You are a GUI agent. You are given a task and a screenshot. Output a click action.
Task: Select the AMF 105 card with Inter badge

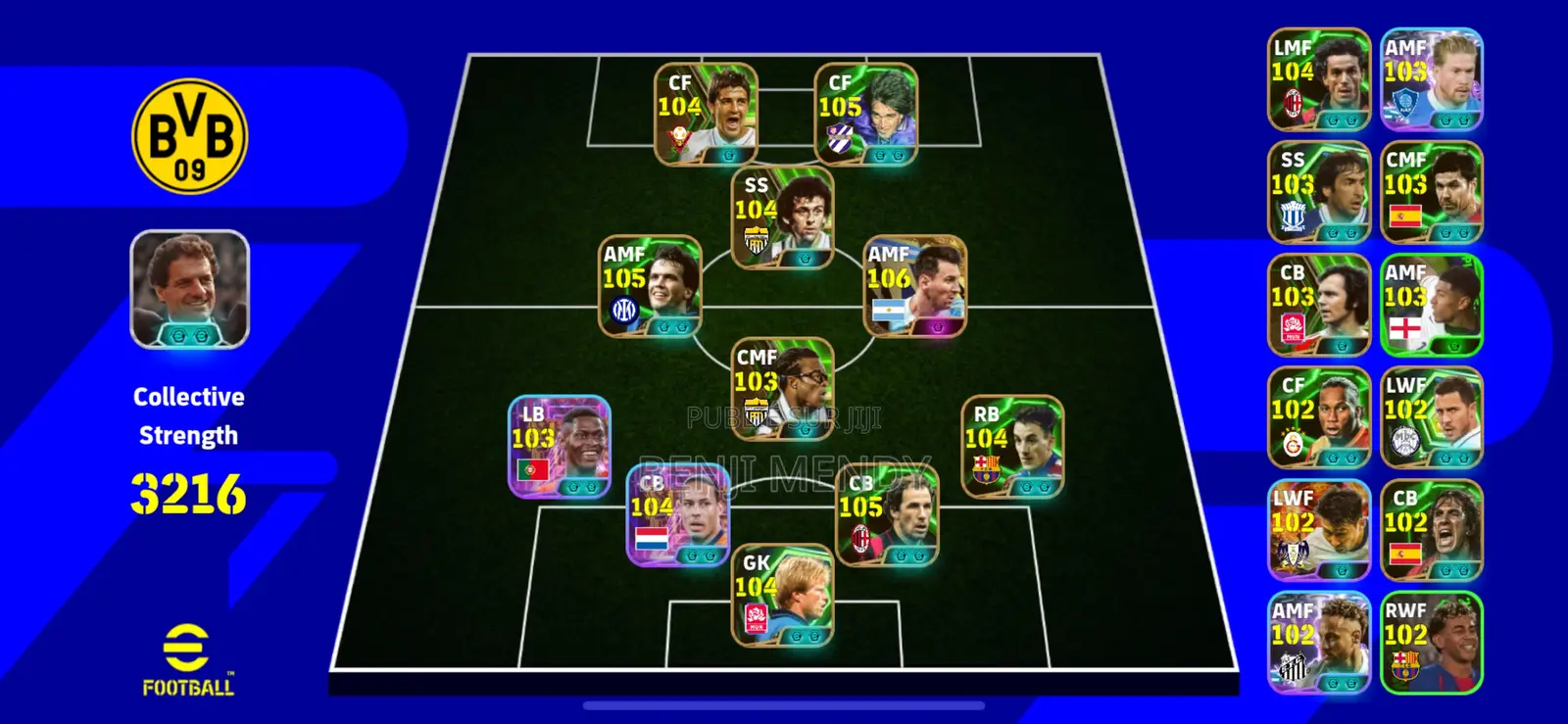(650, 286)
